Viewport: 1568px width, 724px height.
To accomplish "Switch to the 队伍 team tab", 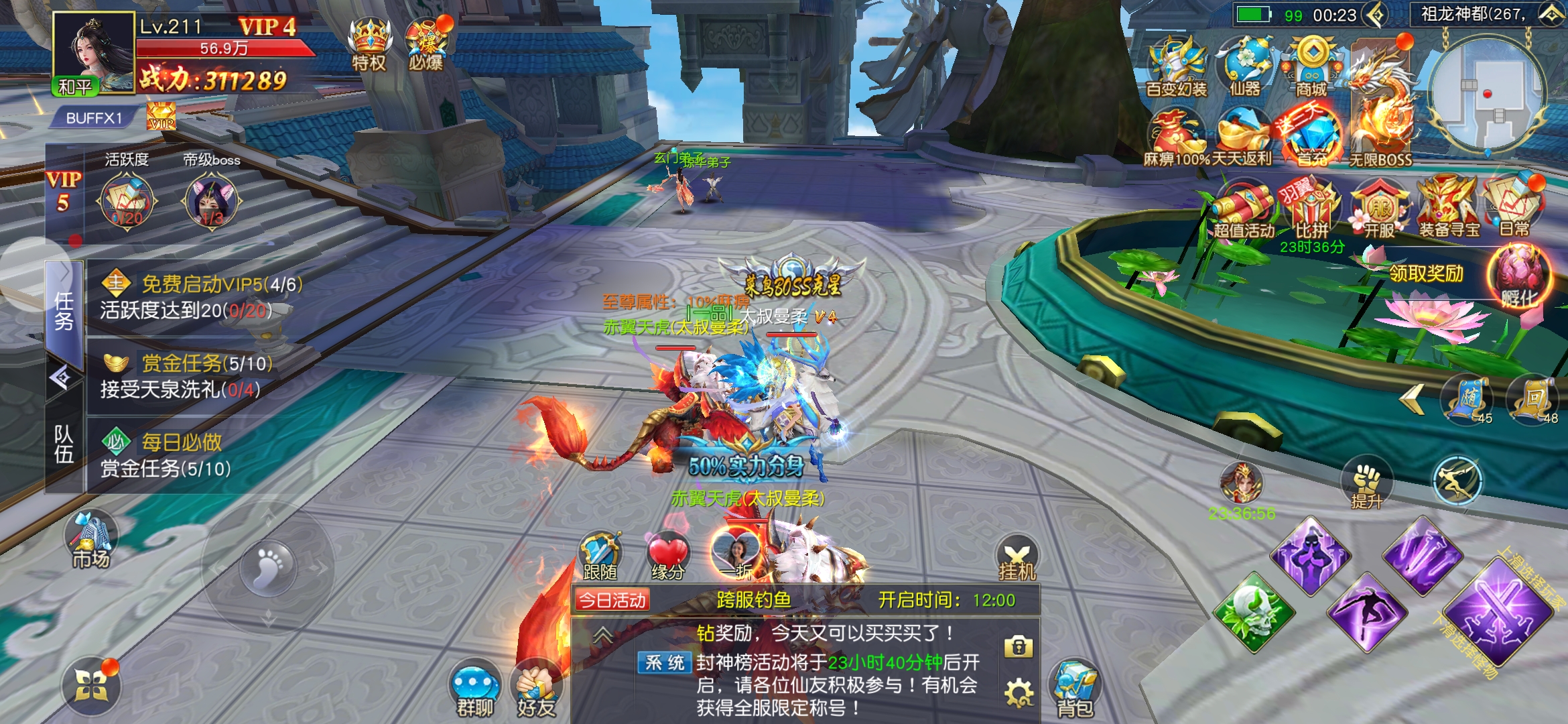I will [x=64, y=444].
